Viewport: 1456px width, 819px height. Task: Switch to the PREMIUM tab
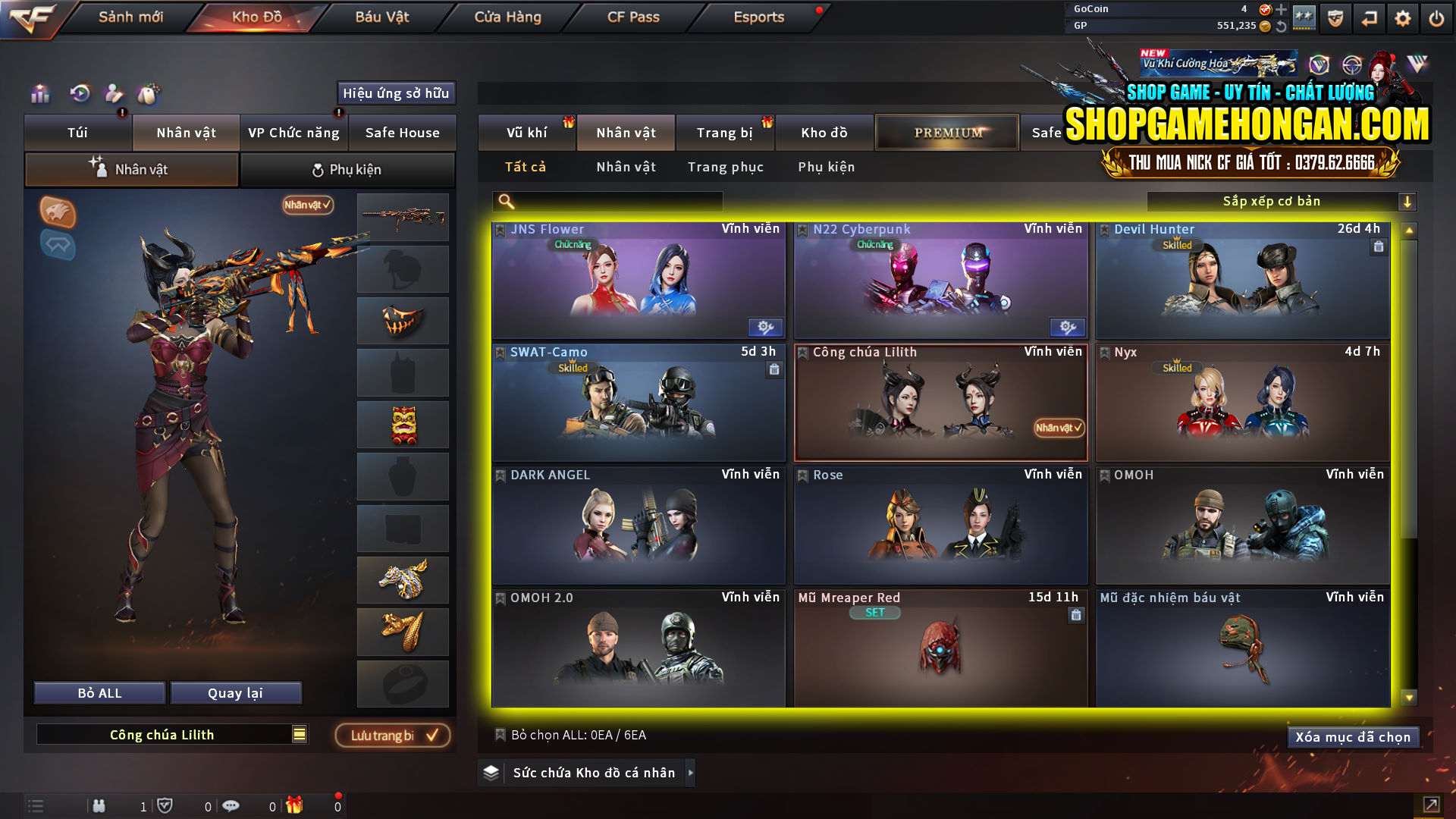pyautogui.click(x=946, y=132)
